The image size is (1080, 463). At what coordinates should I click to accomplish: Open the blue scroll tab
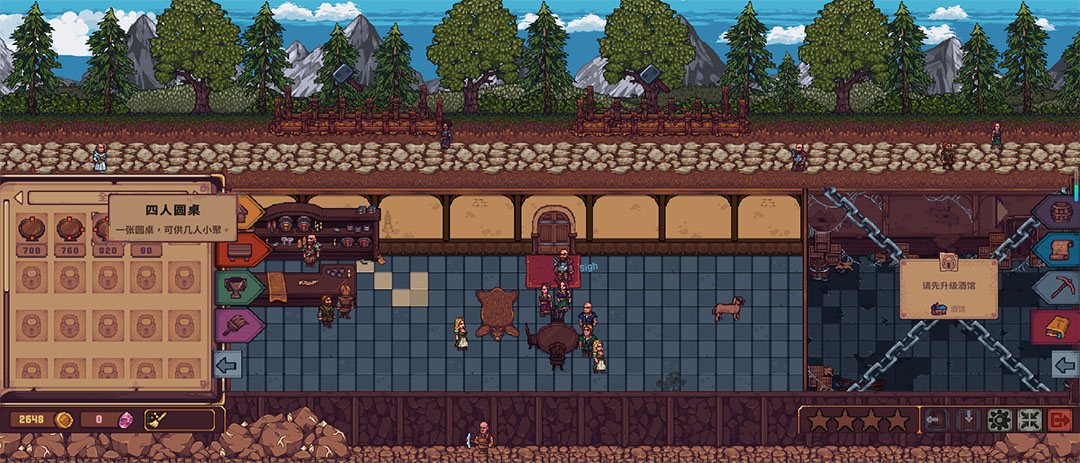(x=1059, y=250)
